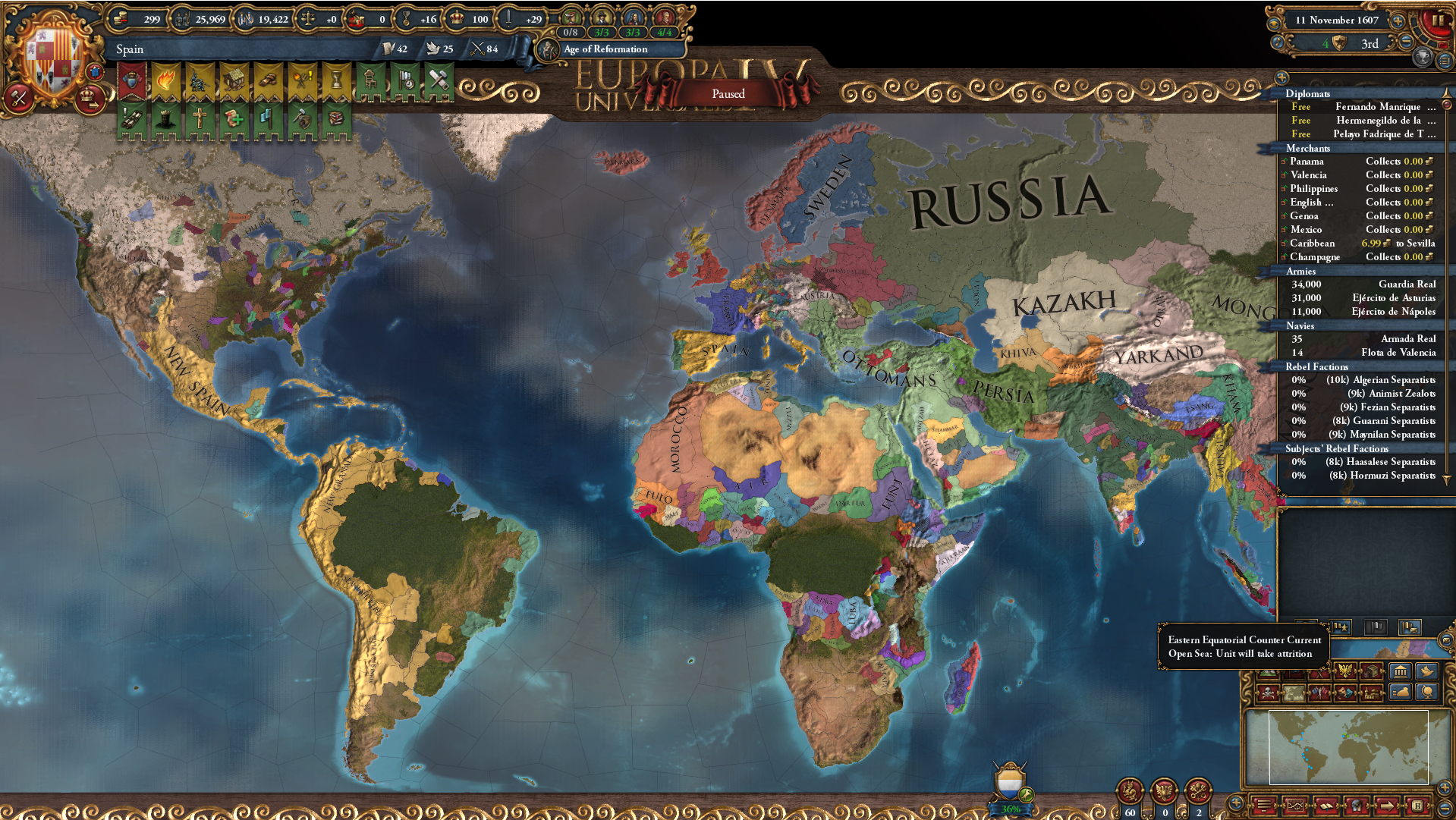Increase game speed with plus control
Viewport: 1456px width, 820px height.
1397,22
